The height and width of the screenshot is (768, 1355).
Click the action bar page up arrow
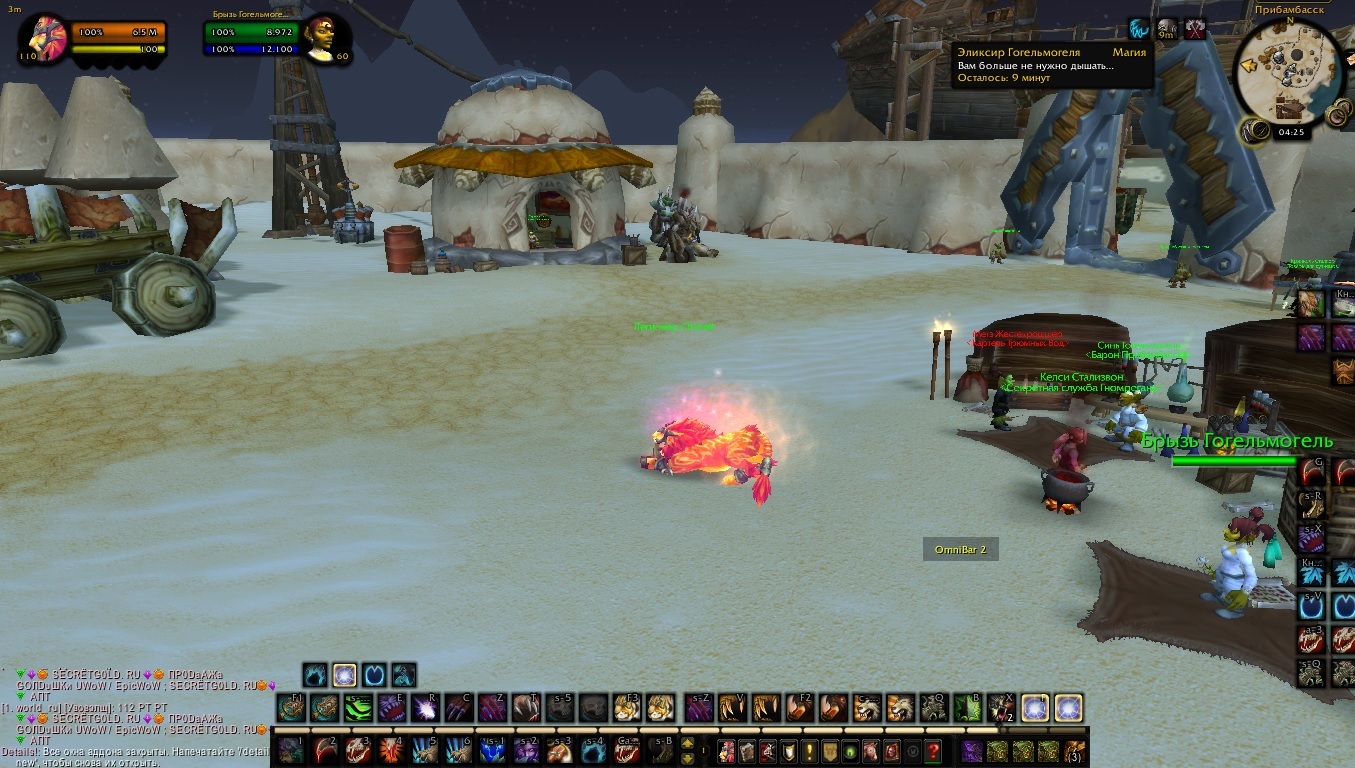click(x=688, y=743)
